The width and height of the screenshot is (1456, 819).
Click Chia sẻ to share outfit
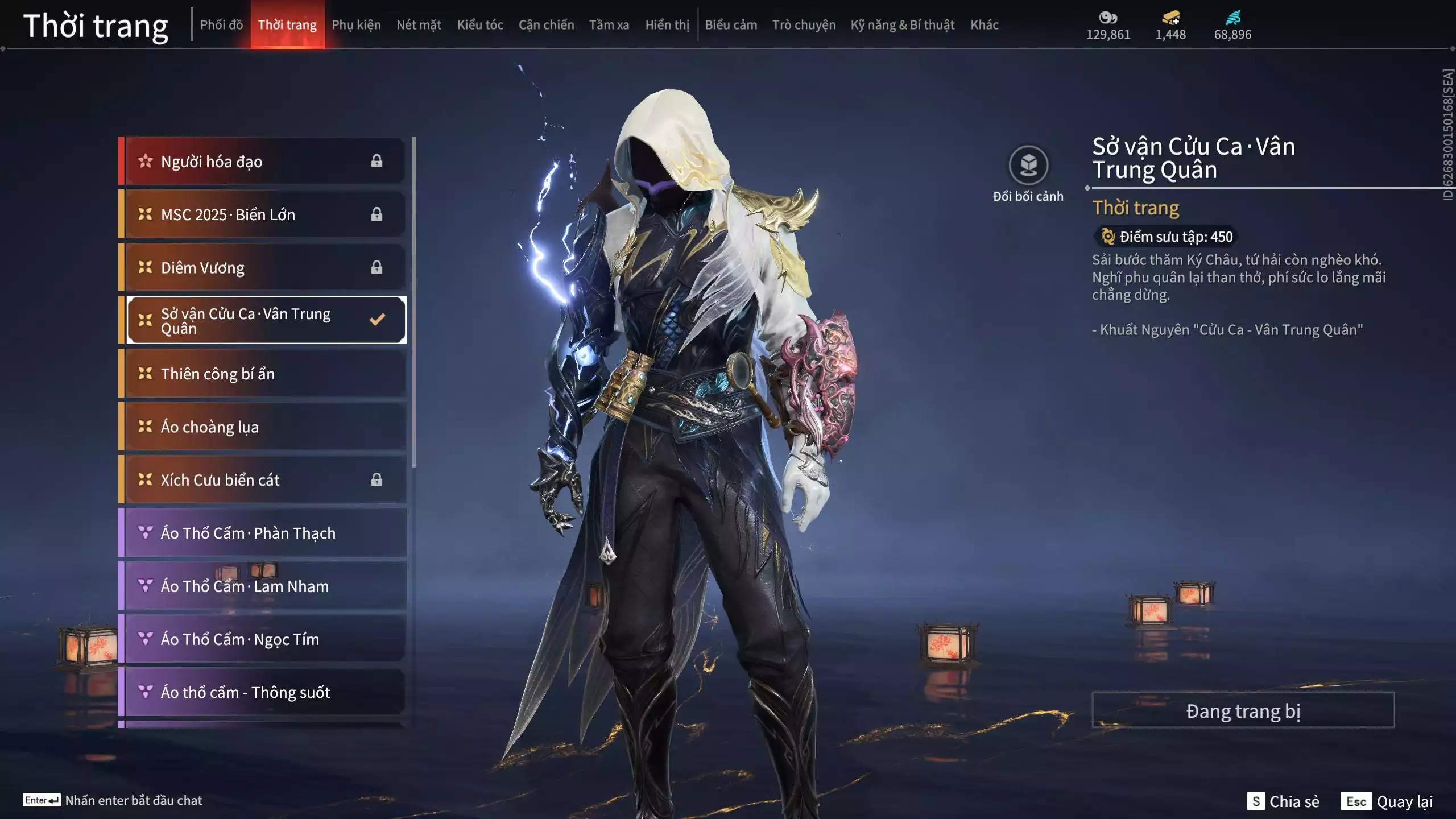point(1283,801)
